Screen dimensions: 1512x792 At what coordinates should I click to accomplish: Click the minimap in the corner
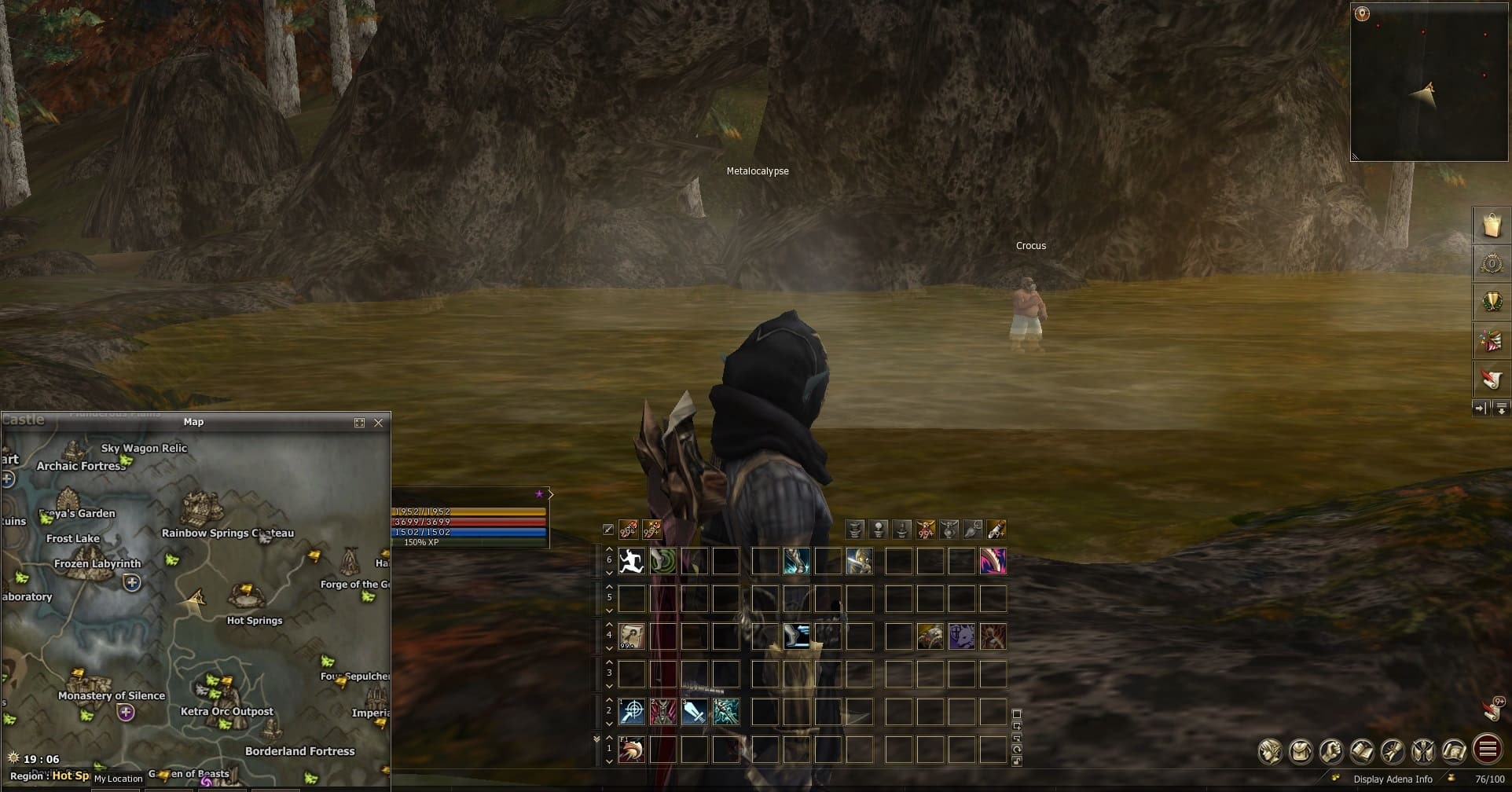pos(1429,82)
